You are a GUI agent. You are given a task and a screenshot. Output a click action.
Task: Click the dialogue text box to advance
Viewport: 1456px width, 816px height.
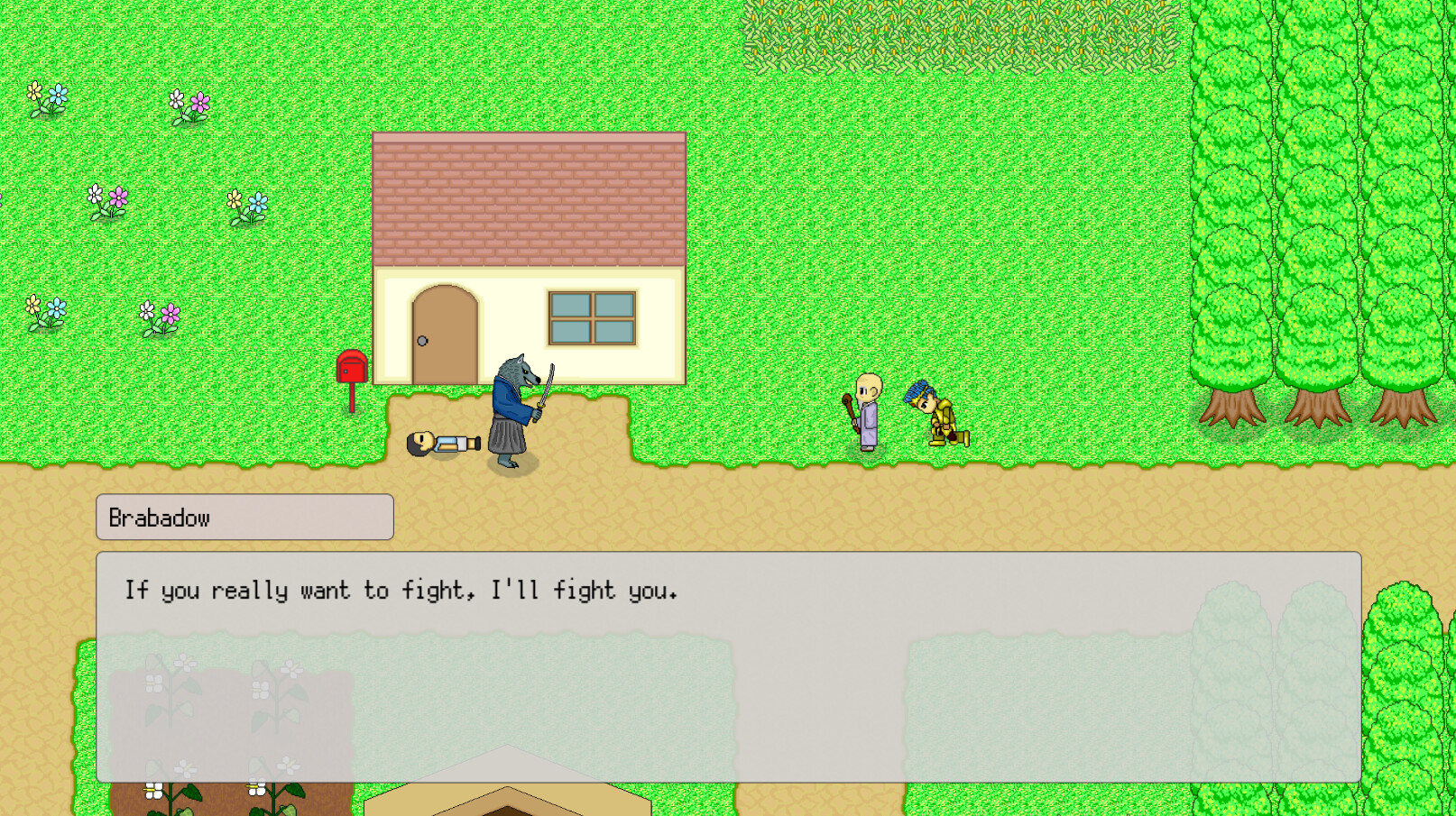[722, 667]
